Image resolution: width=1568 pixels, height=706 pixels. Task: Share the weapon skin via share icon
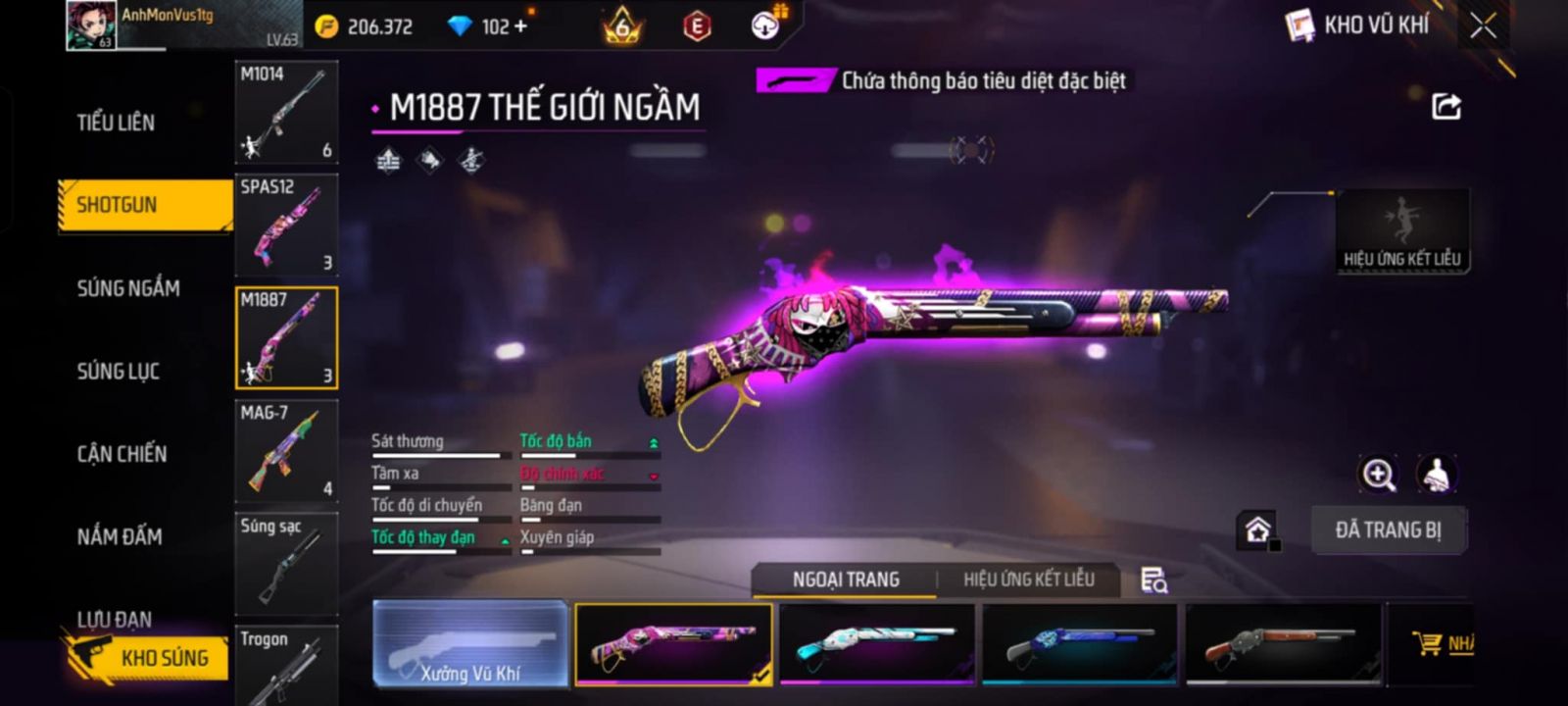click(1446, 106)
